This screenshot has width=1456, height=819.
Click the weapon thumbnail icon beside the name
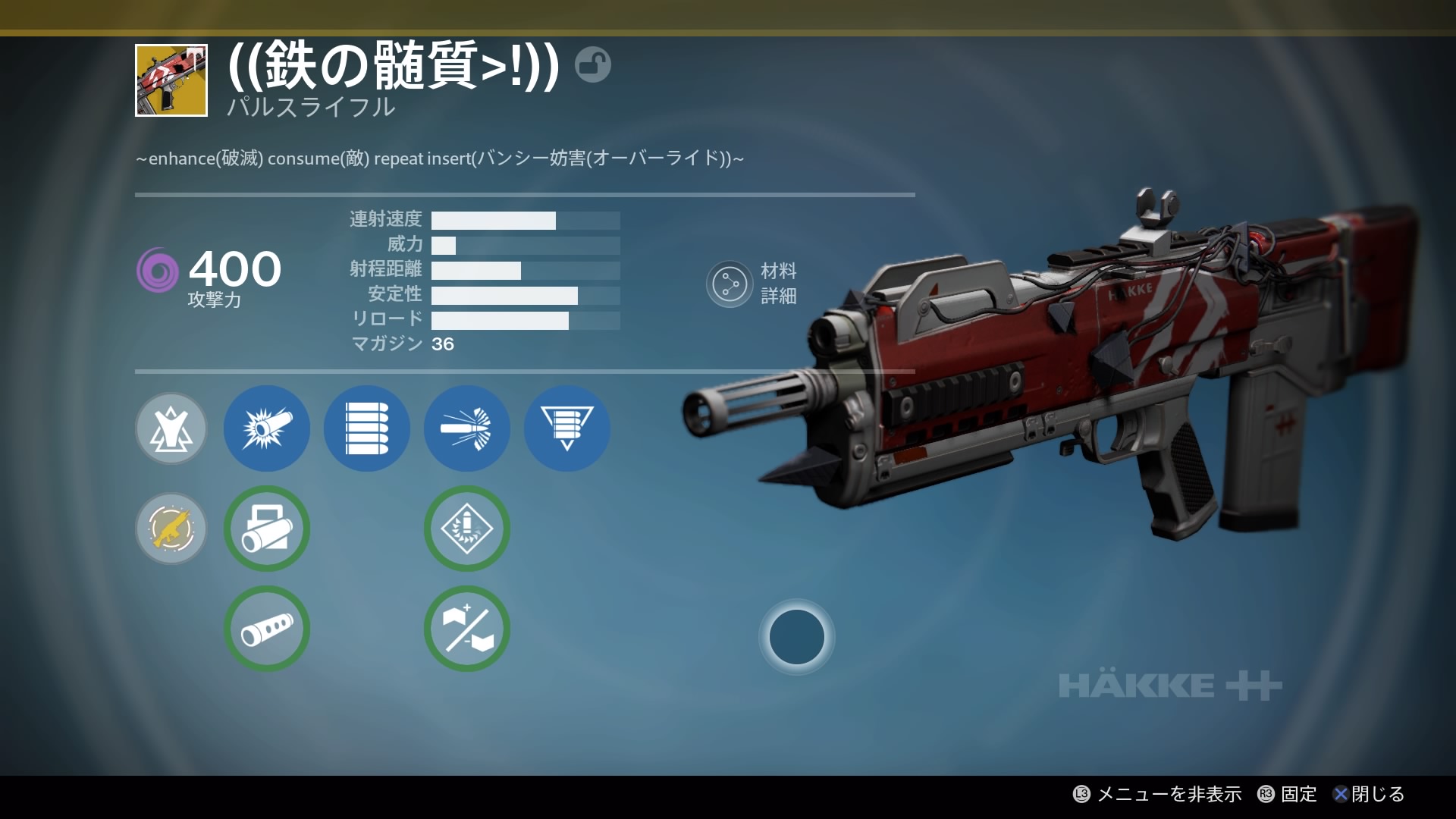pos(171,80)
